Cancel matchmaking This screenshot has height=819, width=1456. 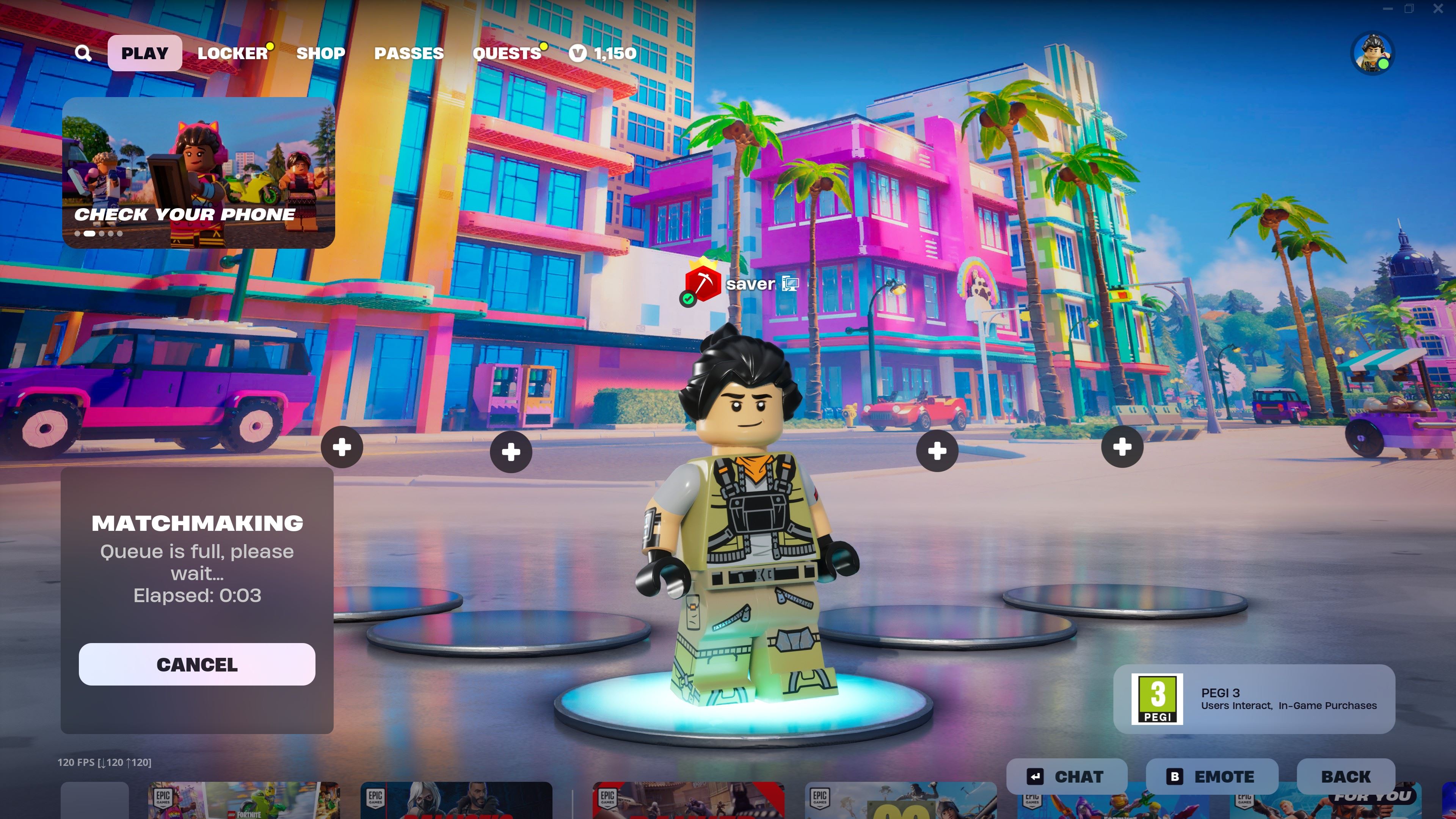pos(197,664)
